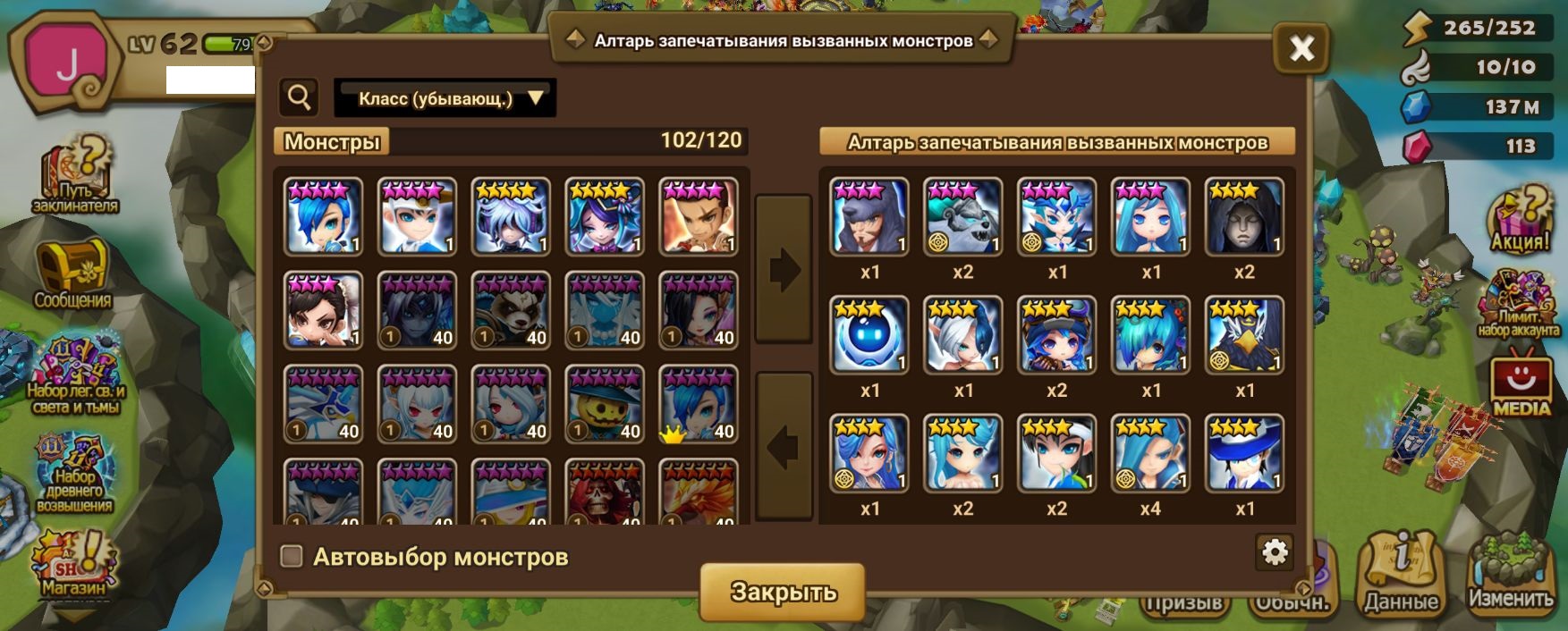Select the raccoon monster level 40
Image resolution: width=1568 pixels, height=631 pixels.
(x=511, y=311)
